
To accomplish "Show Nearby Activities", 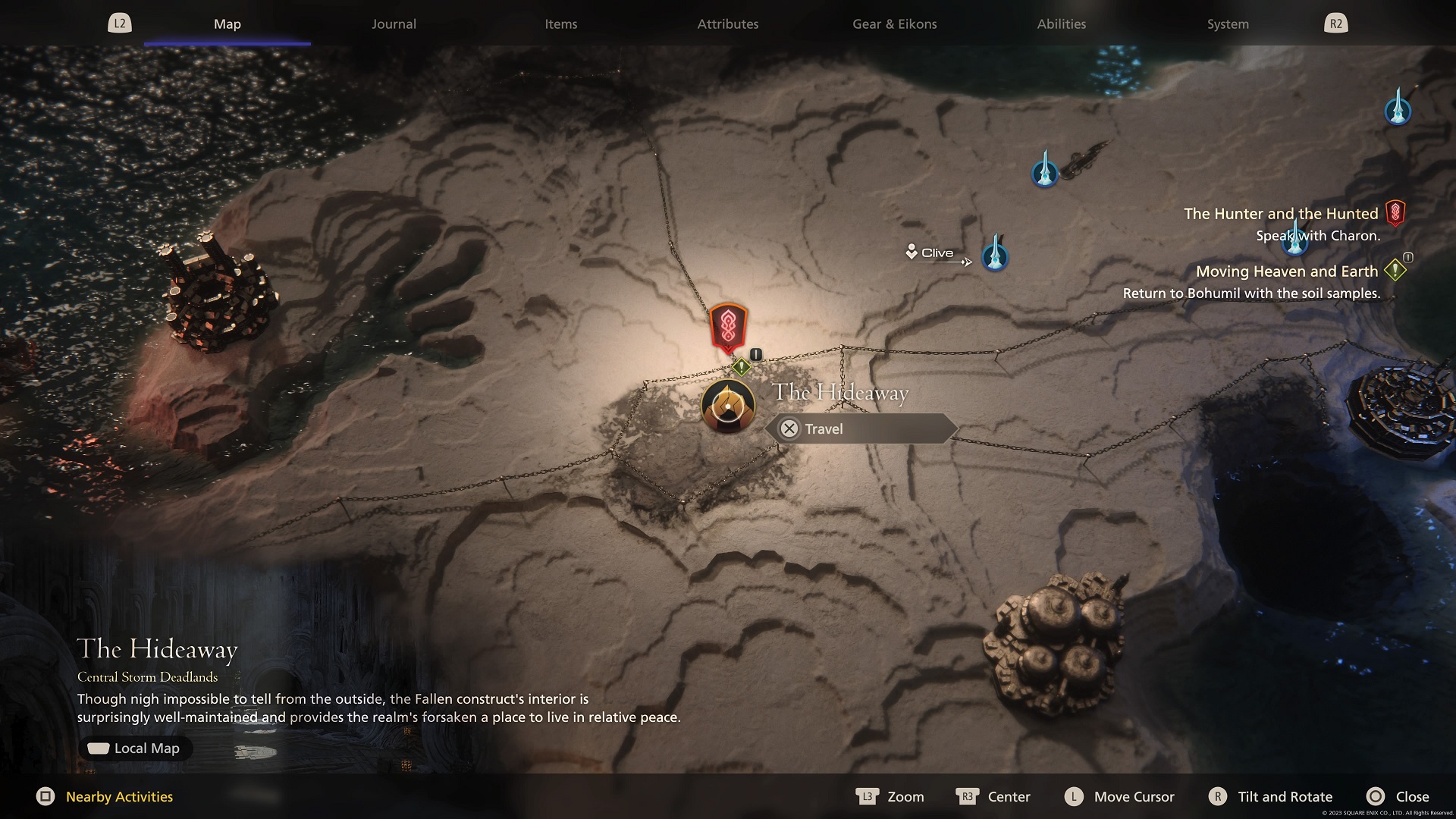I will 105,796.
